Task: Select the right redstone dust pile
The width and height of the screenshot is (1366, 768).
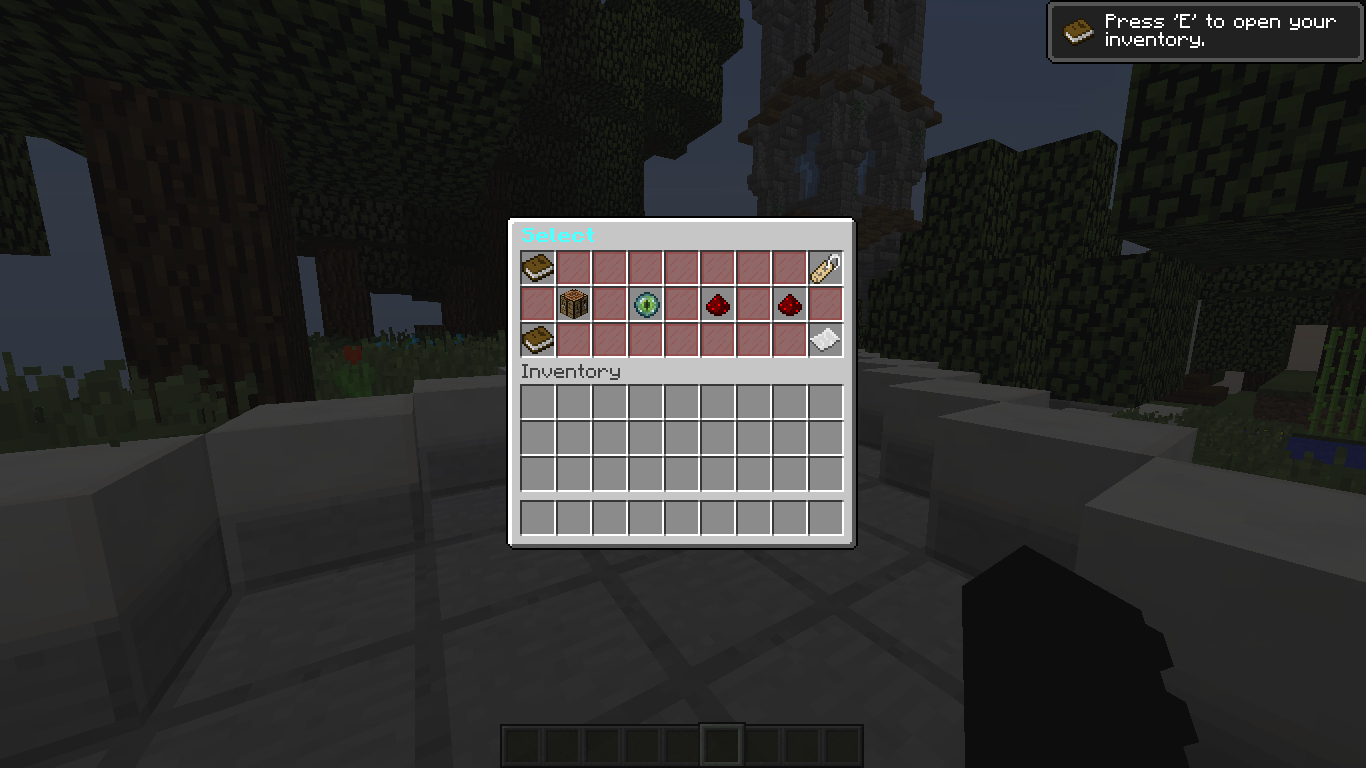Action: [789, 304]
